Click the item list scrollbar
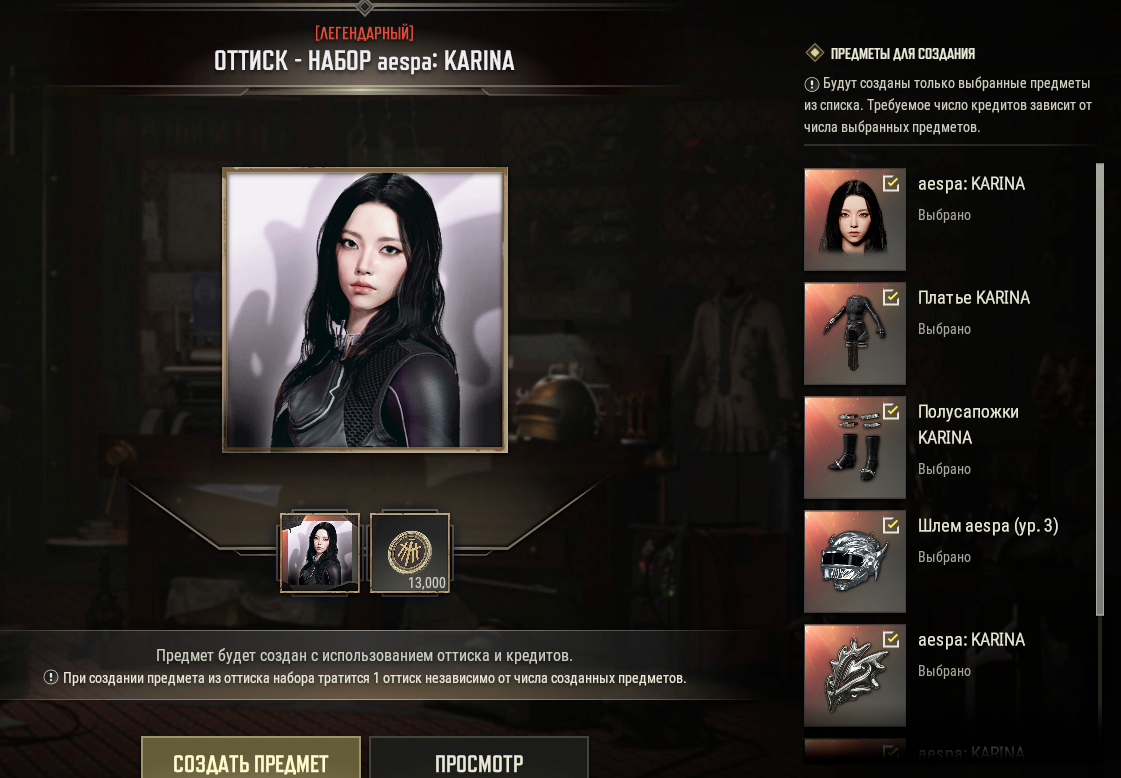The image size is (1121, 778). pyautogui.click(x=1100, y=390)
